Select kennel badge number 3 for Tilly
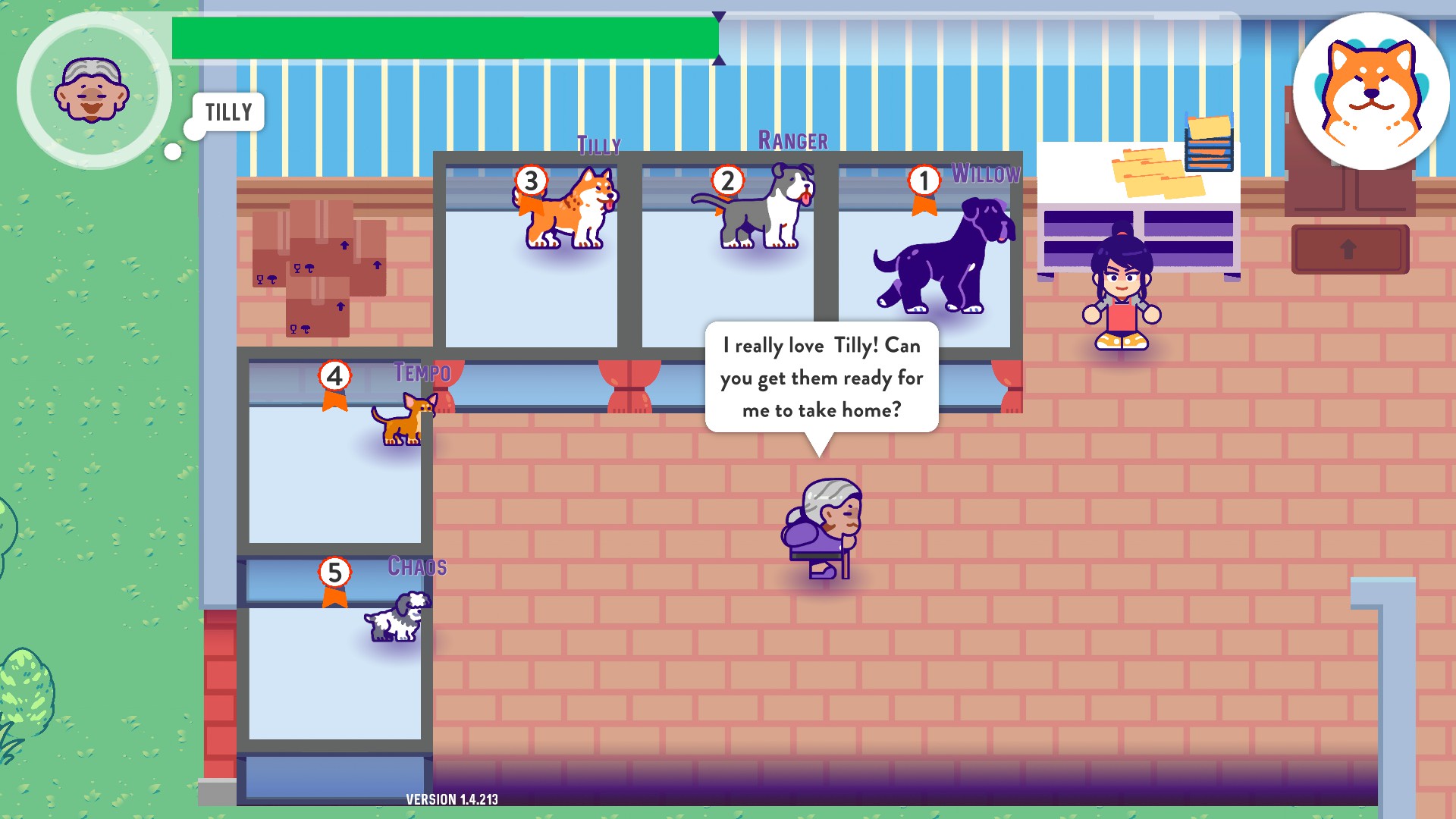Screen dimensions: 1456x819 [x=531, y=181]
